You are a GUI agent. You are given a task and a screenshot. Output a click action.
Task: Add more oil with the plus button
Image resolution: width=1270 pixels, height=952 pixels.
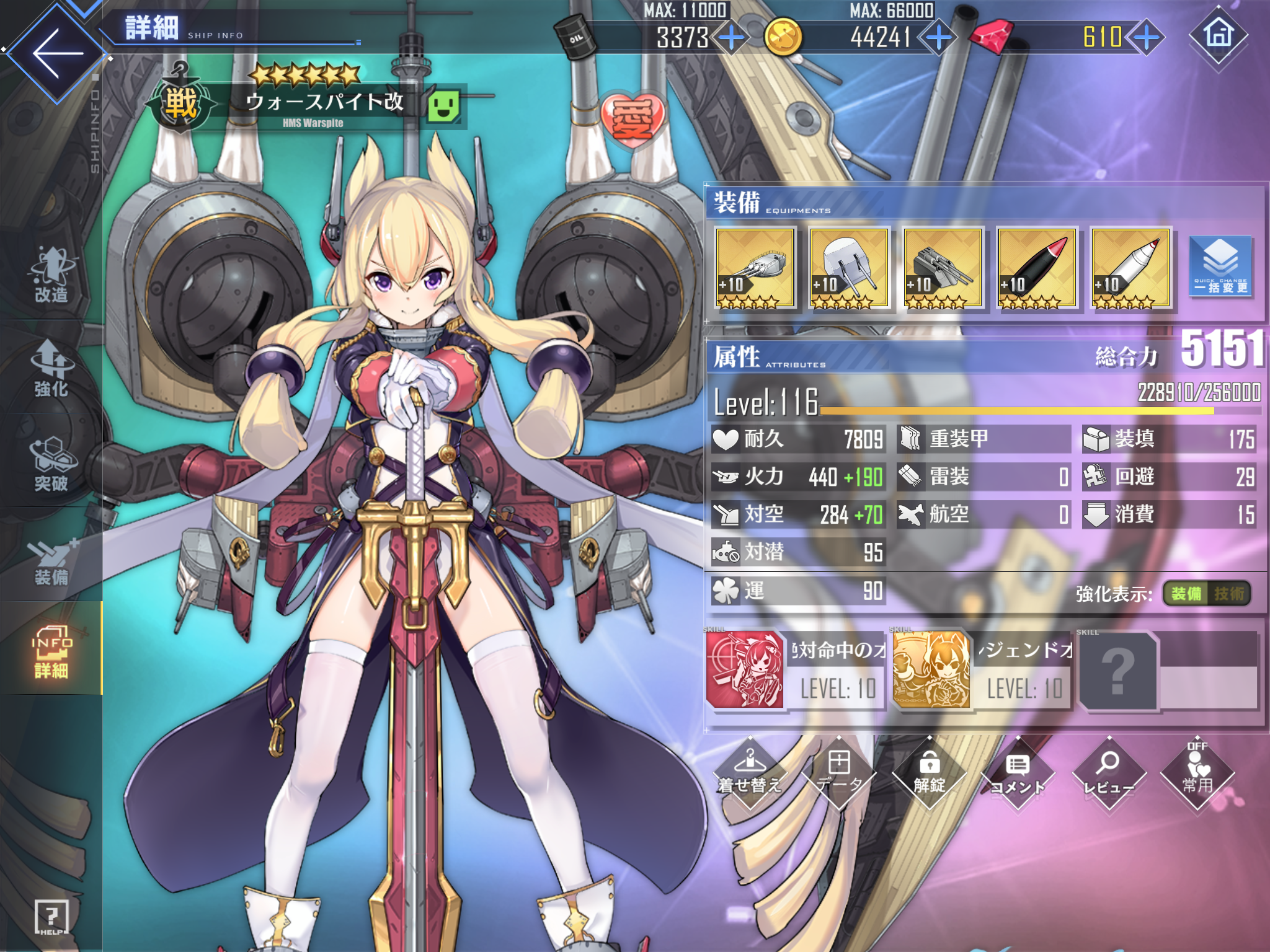coord(732,37)
